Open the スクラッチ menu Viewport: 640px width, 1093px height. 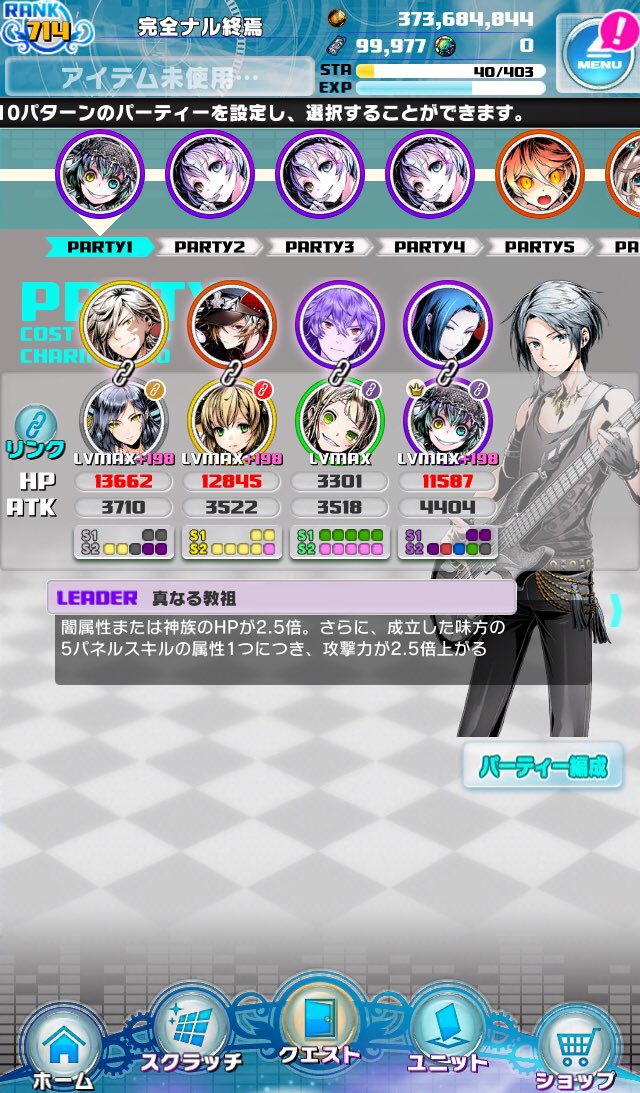point(191,1040)
